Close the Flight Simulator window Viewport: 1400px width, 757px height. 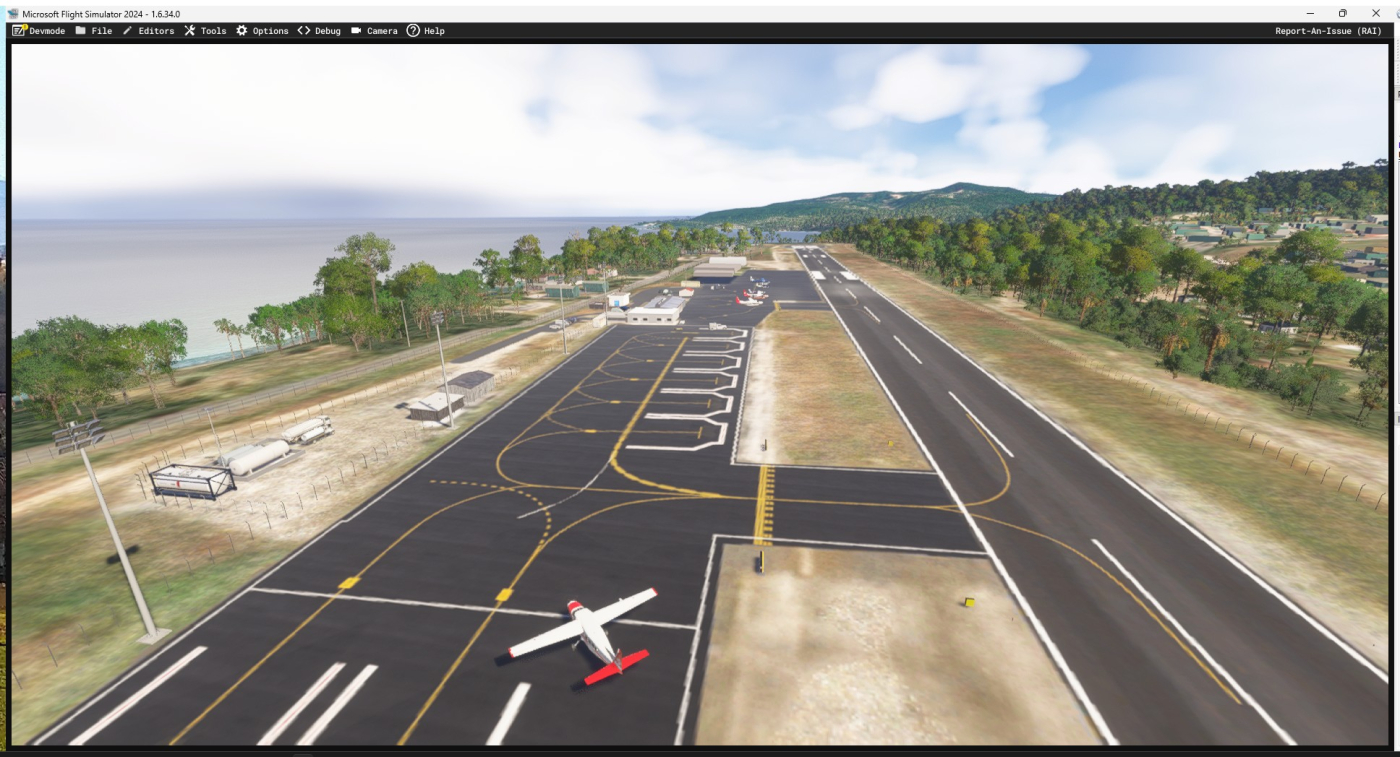point(1375,13)
